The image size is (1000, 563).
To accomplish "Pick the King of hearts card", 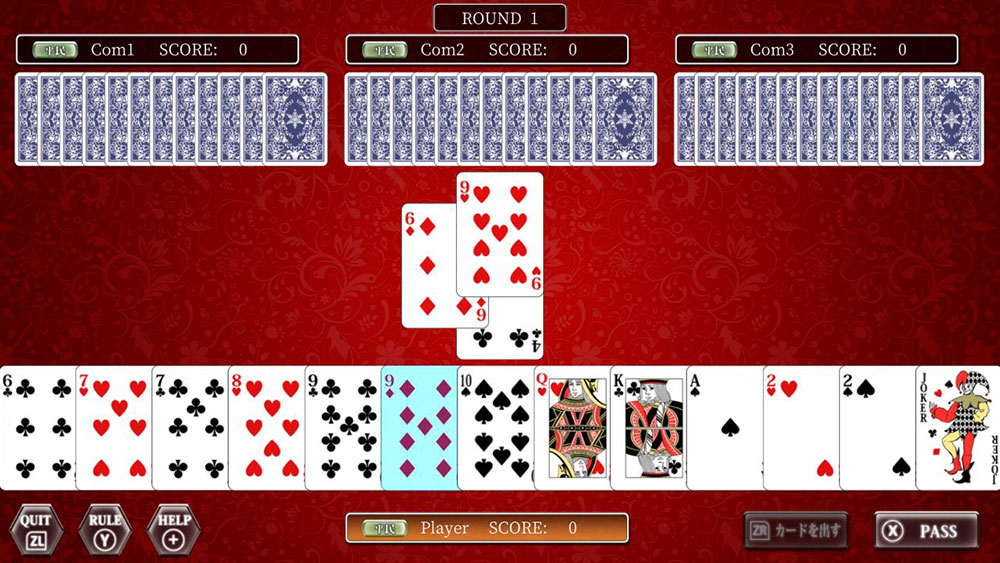I will [648, 428].
